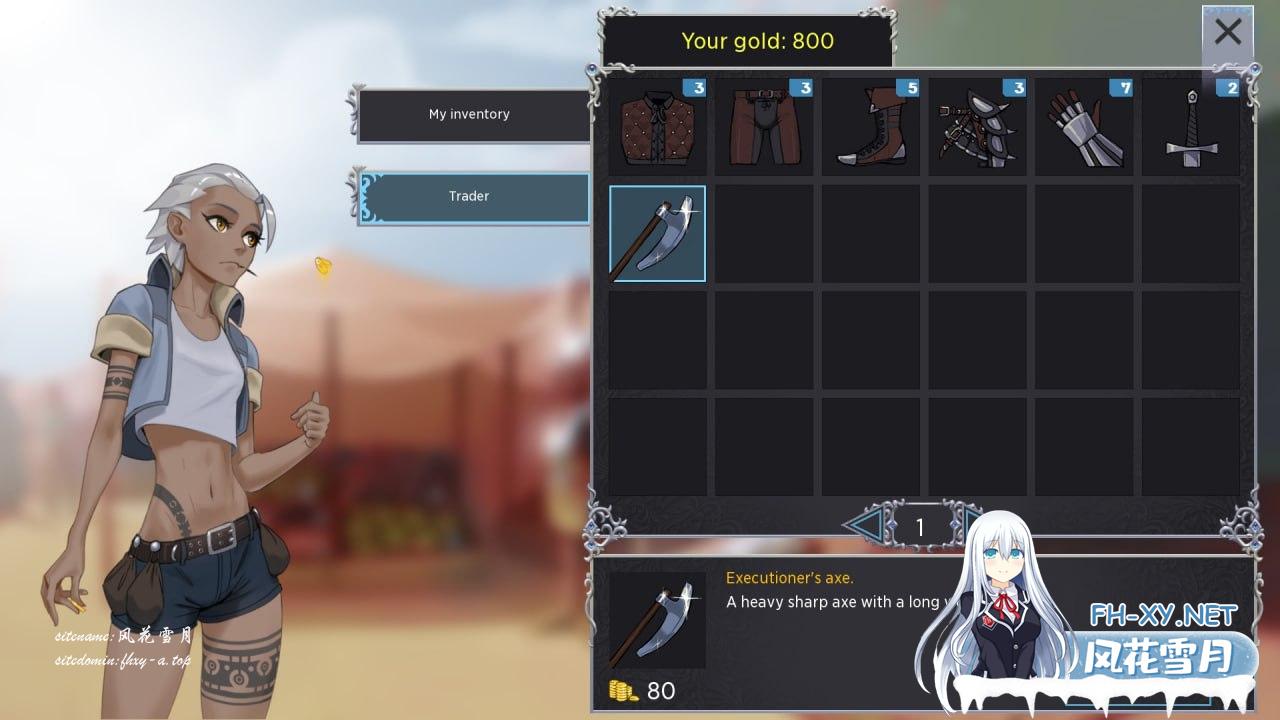Select the brown leather vest slot
This screenshot has height=720, width=1280.
coord(657,127)
